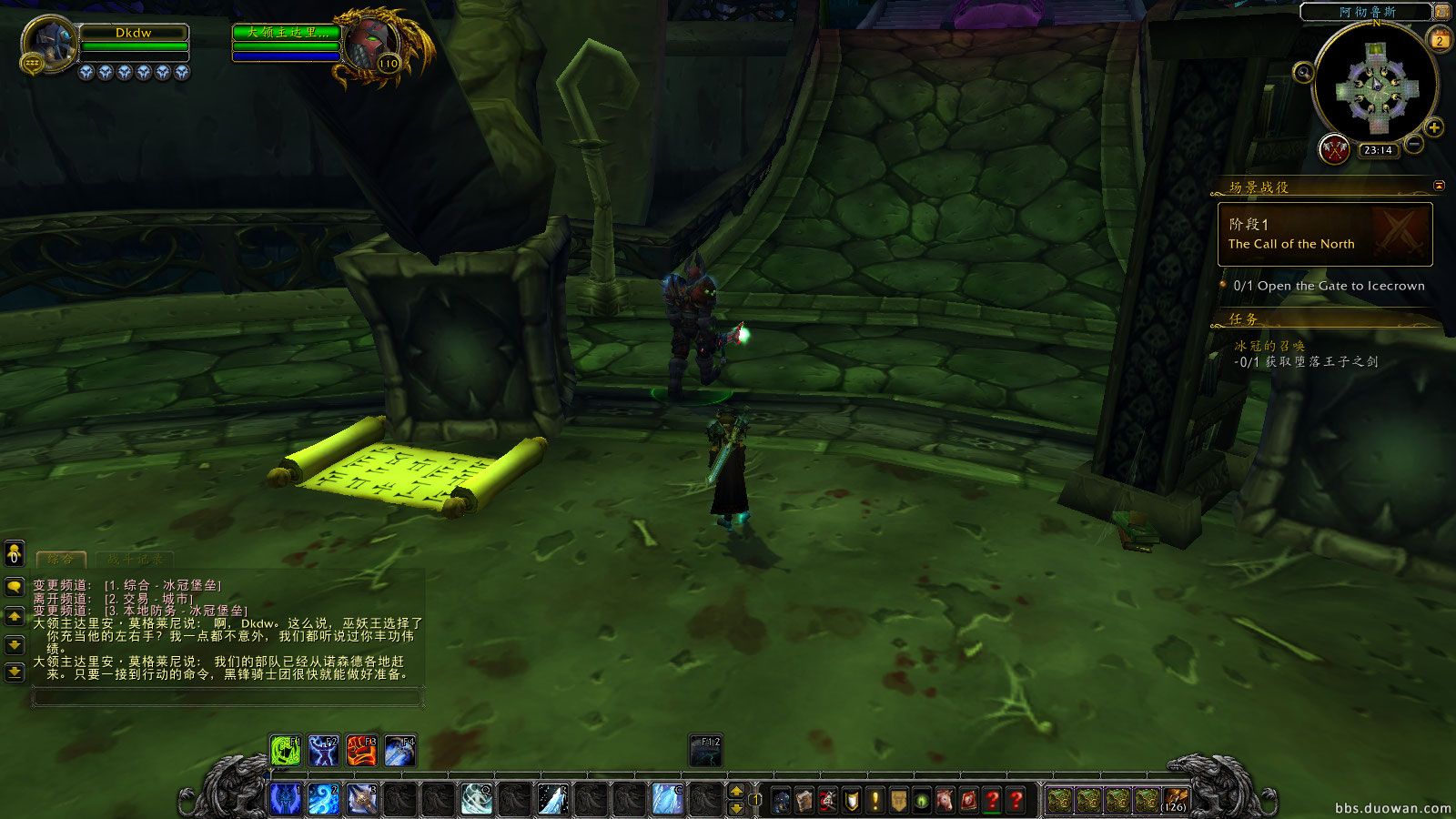Click the tracking magnifier icon beside the minimap
The image size is (1456, 819).
click(1303, 73)
